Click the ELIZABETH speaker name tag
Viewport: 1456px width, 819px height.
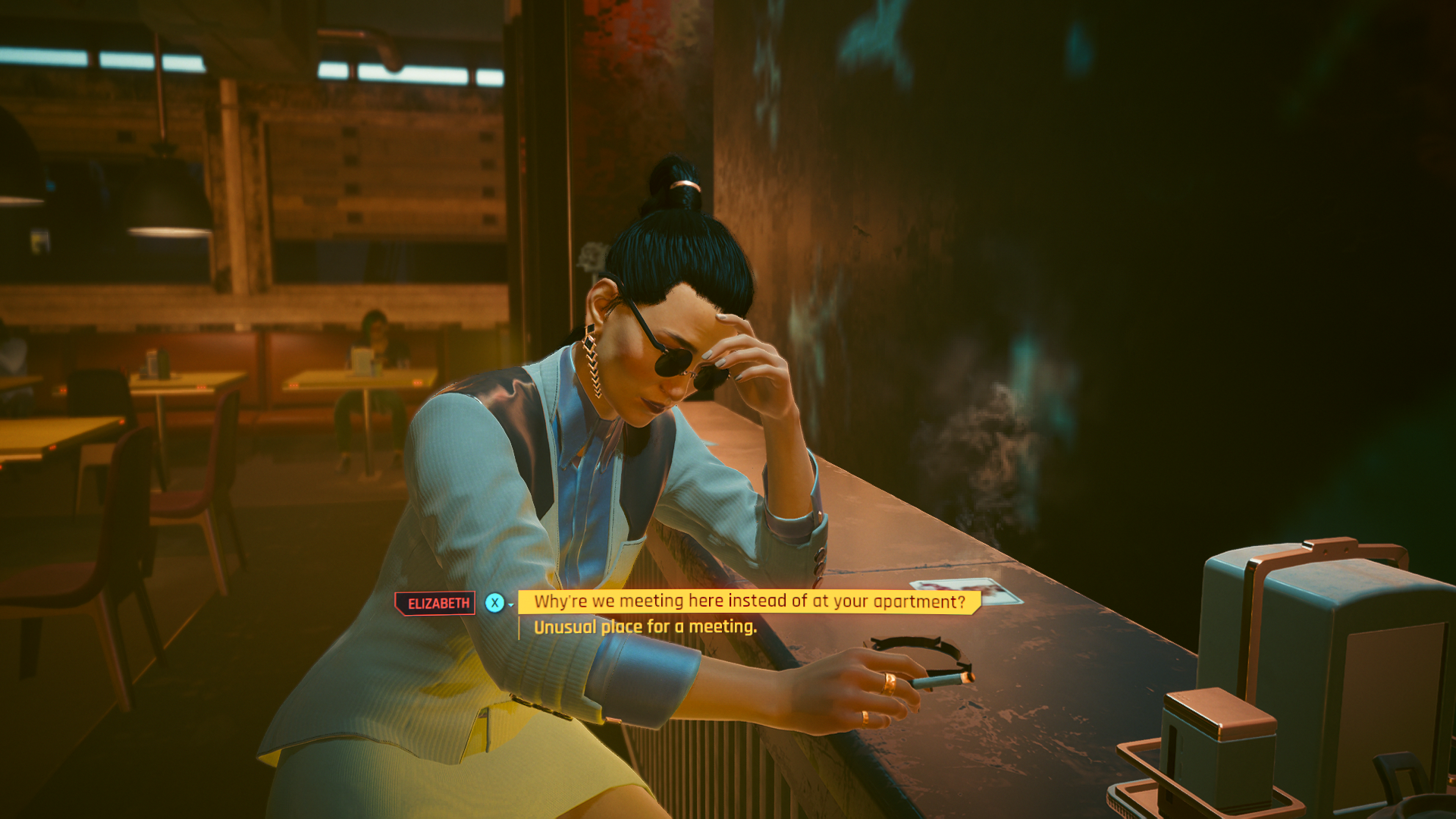pos(436,601)
